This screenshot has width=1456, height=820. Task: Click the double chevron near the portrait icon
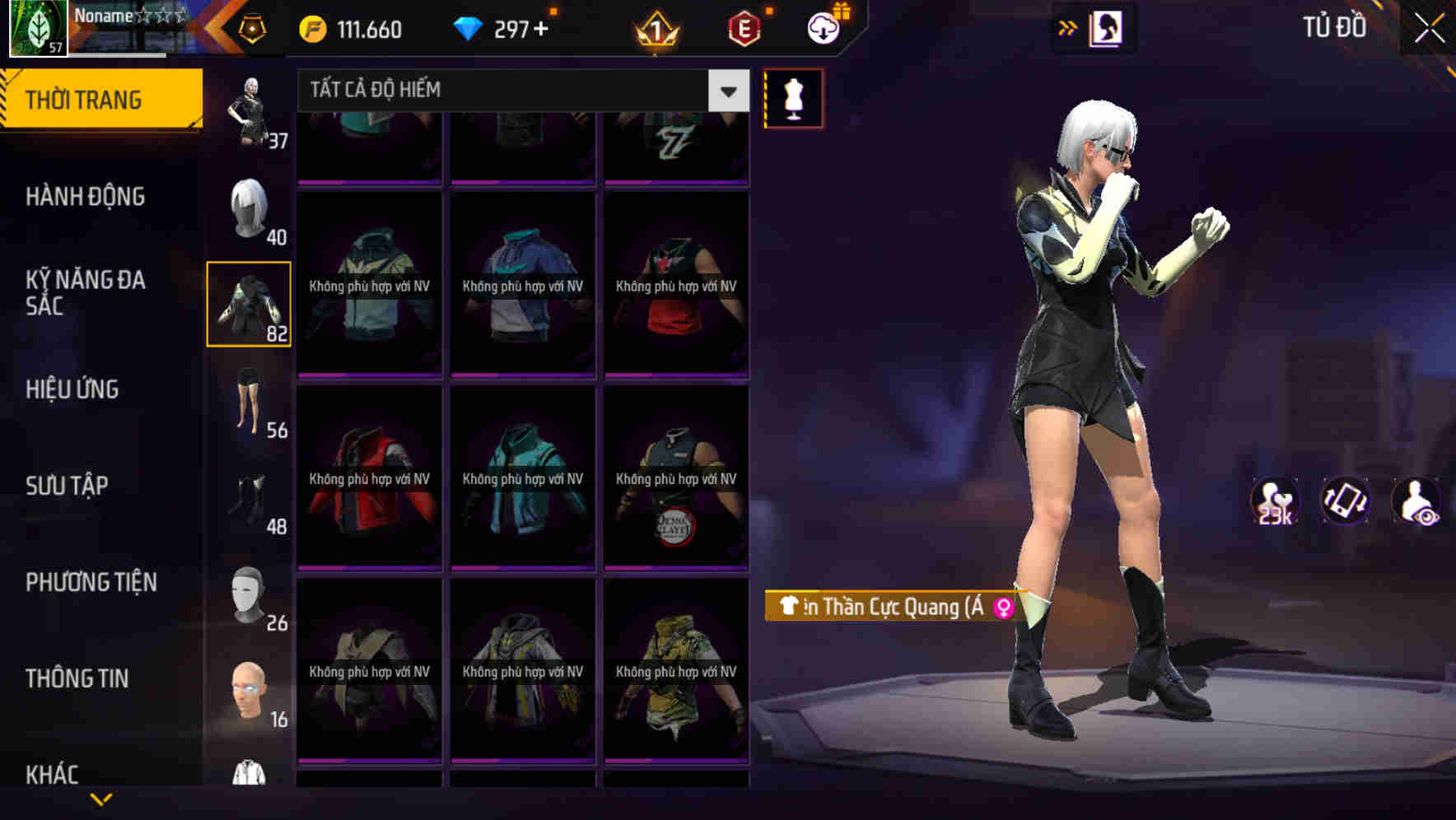point(1068,27)
